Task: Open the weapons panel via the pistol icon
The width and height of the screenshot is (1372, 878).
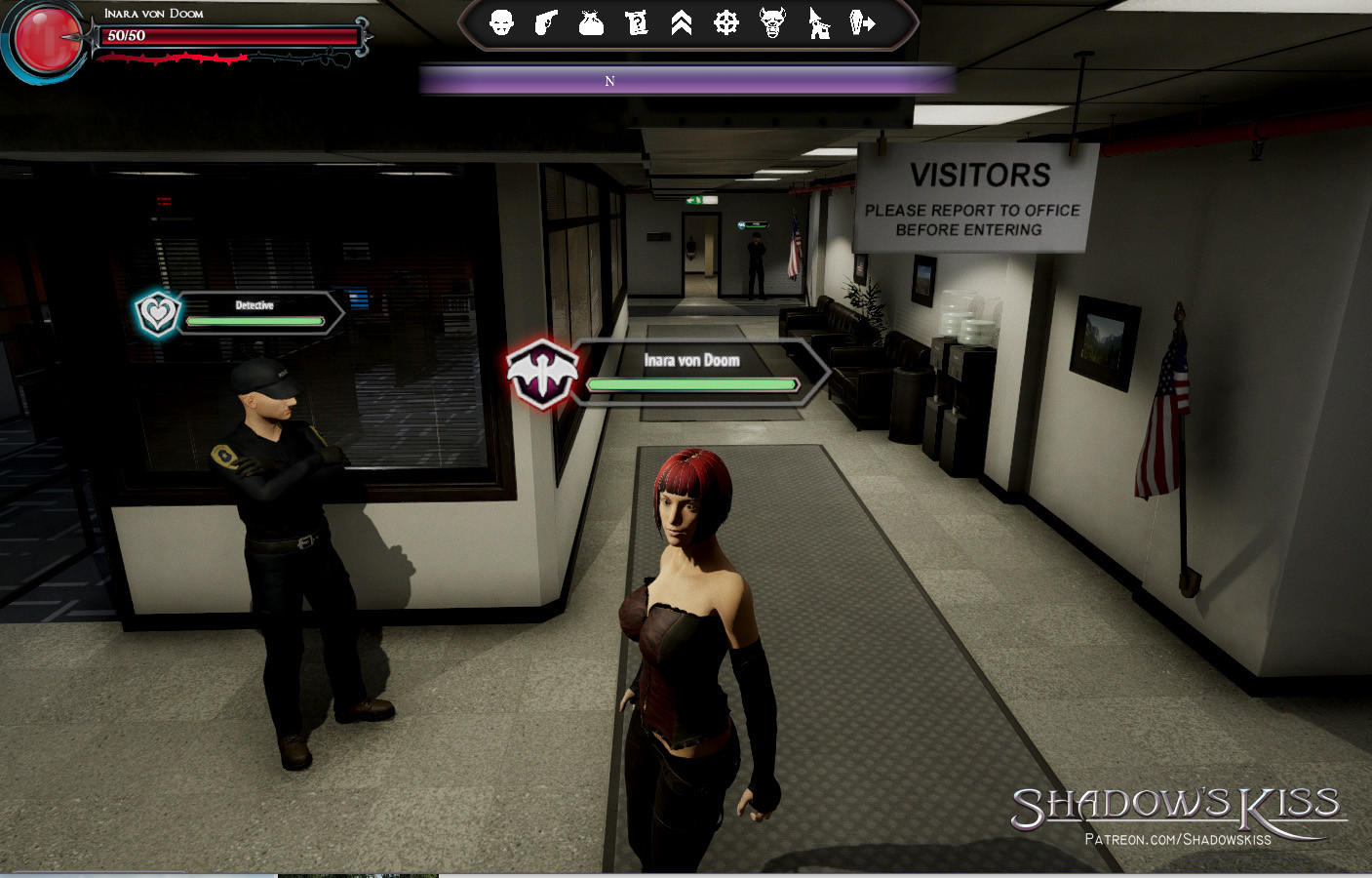Action: click(546, 22)
